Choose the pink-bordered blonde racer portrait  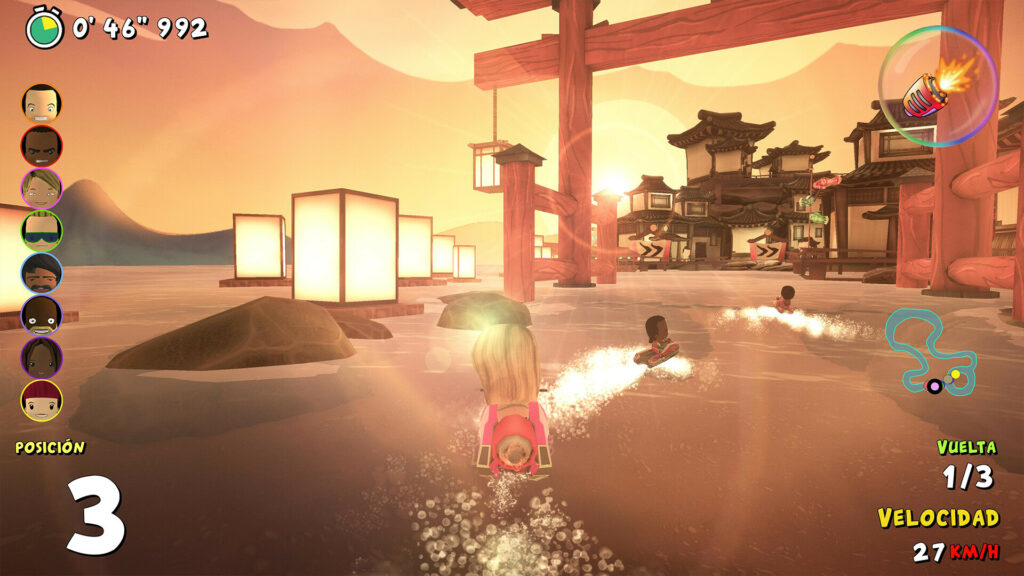[41, 188]
